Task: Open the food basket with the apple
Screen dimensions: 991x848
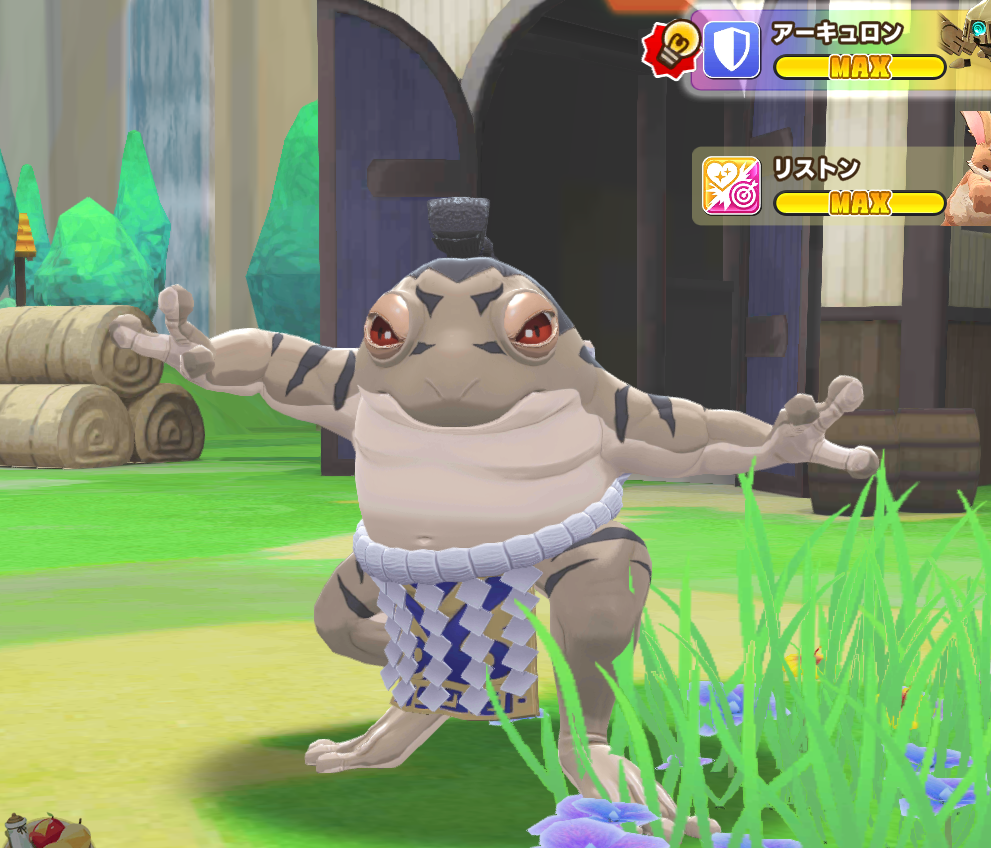Action: coord(40,832)
